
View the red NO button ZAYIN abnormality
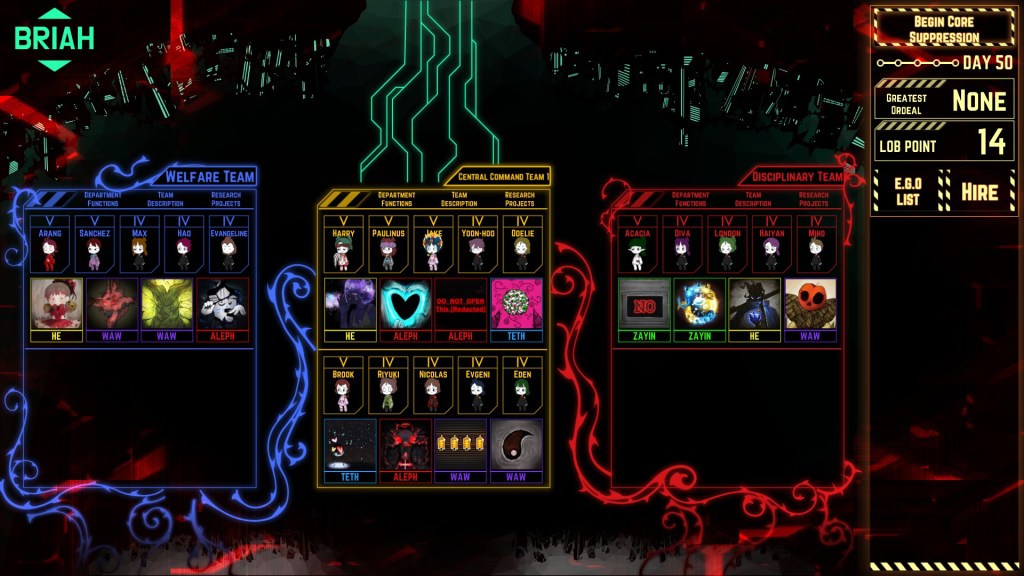coord(643,304)
